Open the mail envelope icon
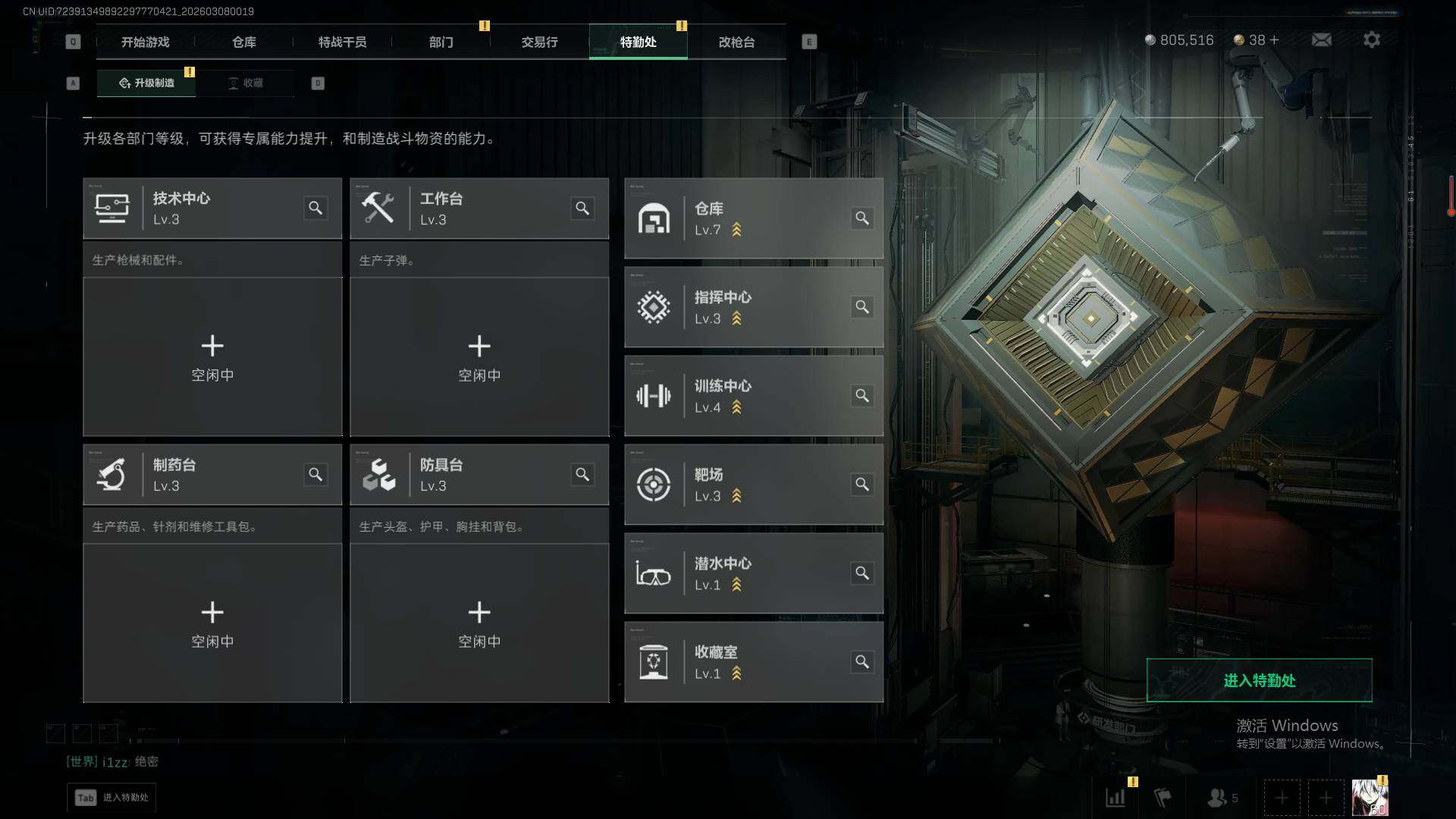 coord(1321,39)
